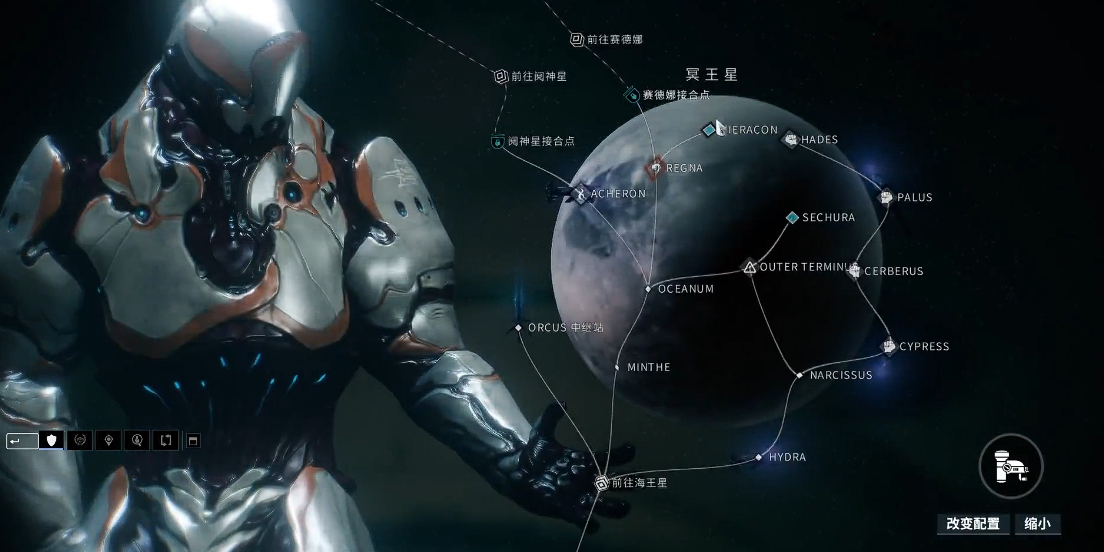The width and height of the screenshot is (1104, 552).
Task: Click the 改变配置 loadout button
Action: point(973,524)
